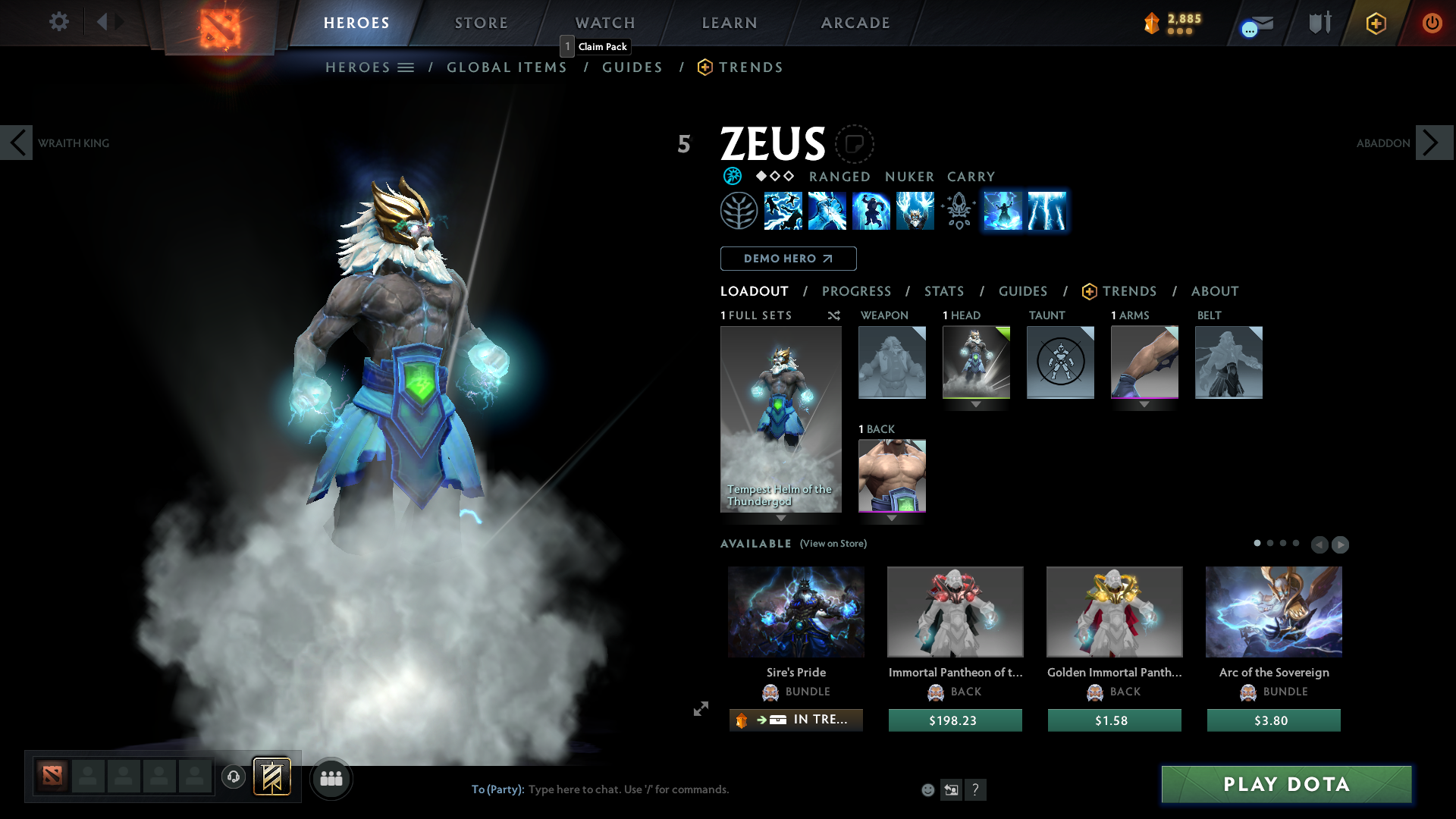Expand the Head slot item options

tap(977, 404)
